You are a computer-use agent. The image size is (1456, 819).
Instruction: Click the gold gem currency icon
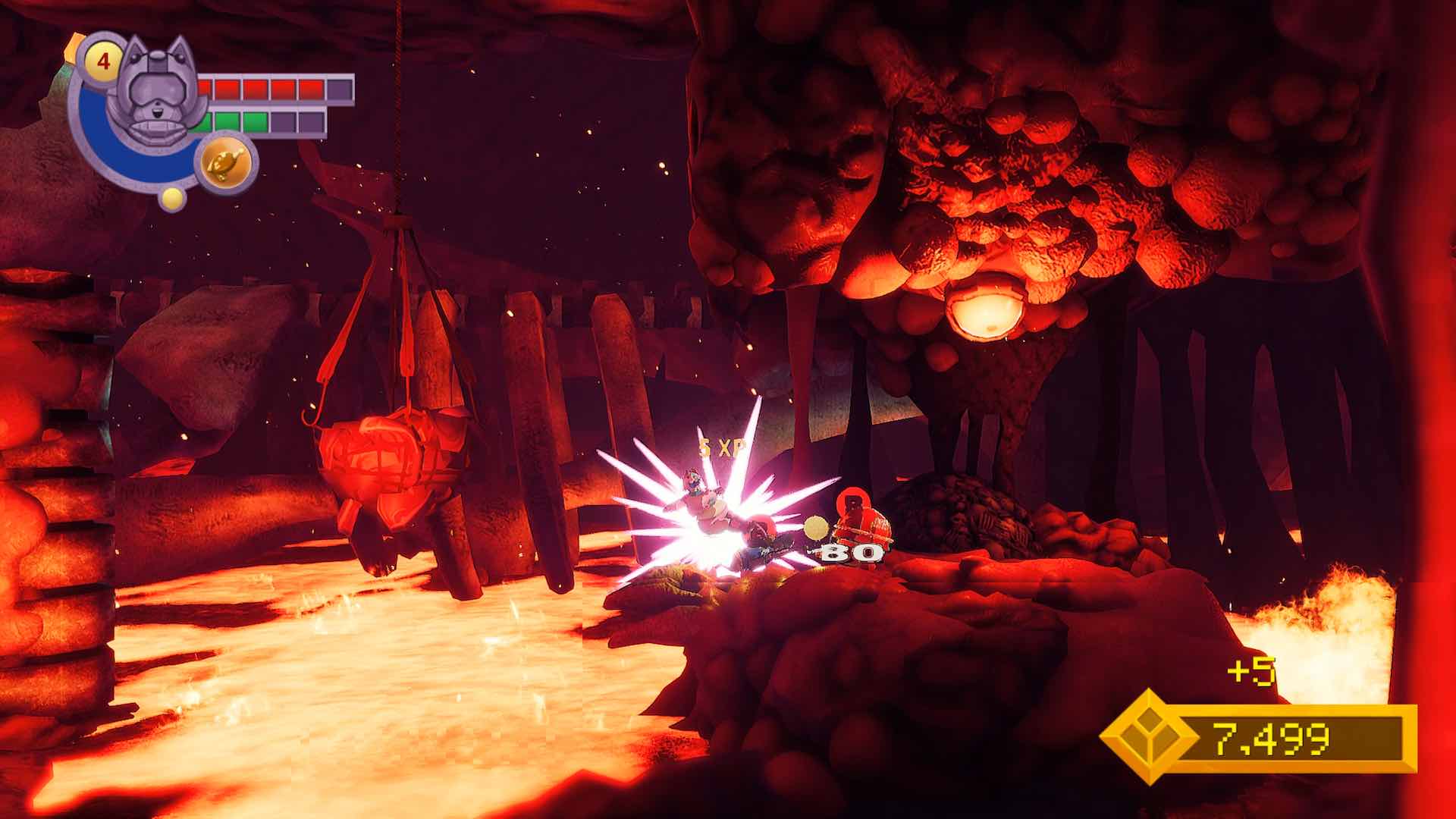1147,736
